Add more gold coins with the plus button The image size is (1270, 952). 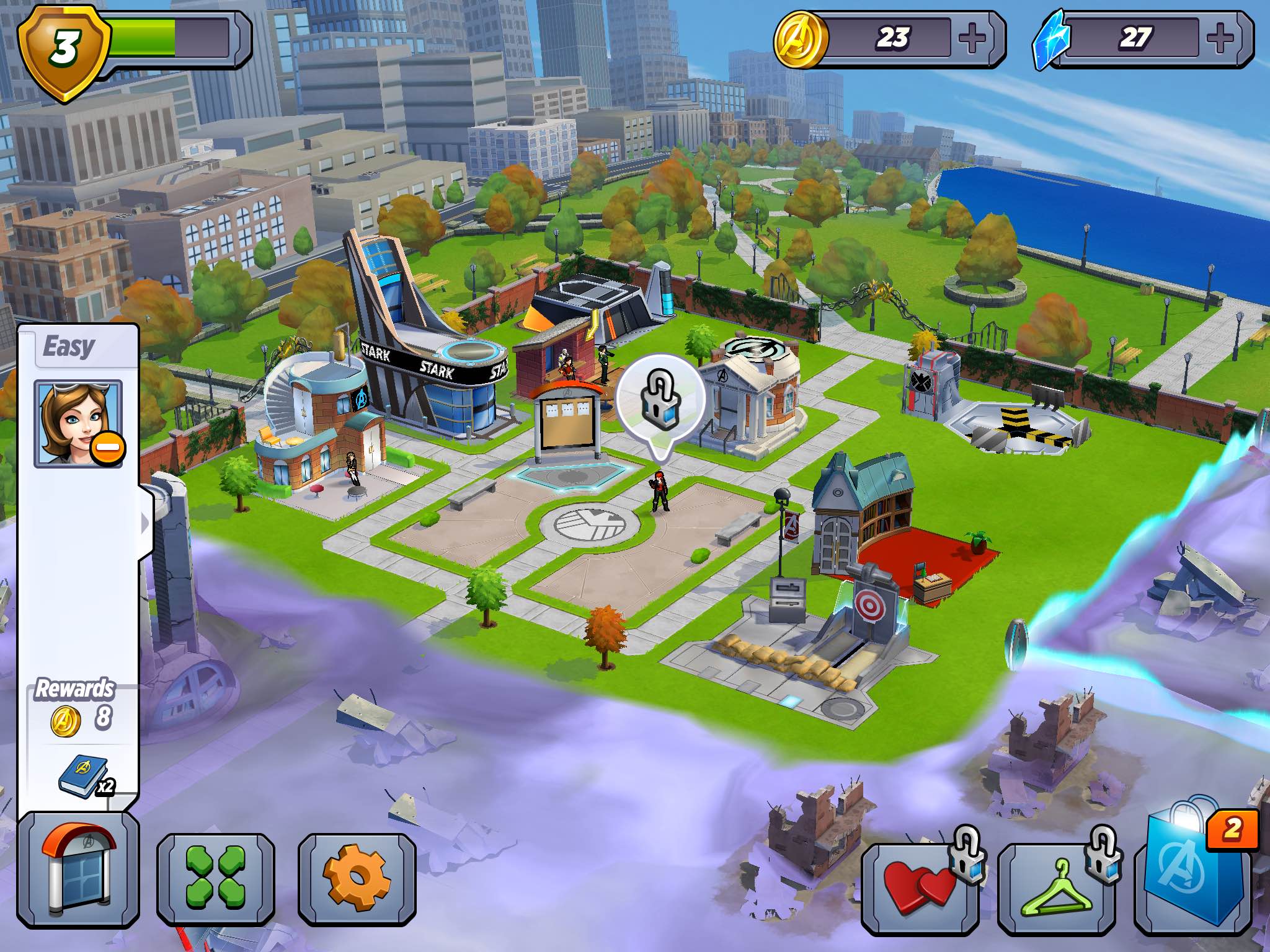[972, 38]
